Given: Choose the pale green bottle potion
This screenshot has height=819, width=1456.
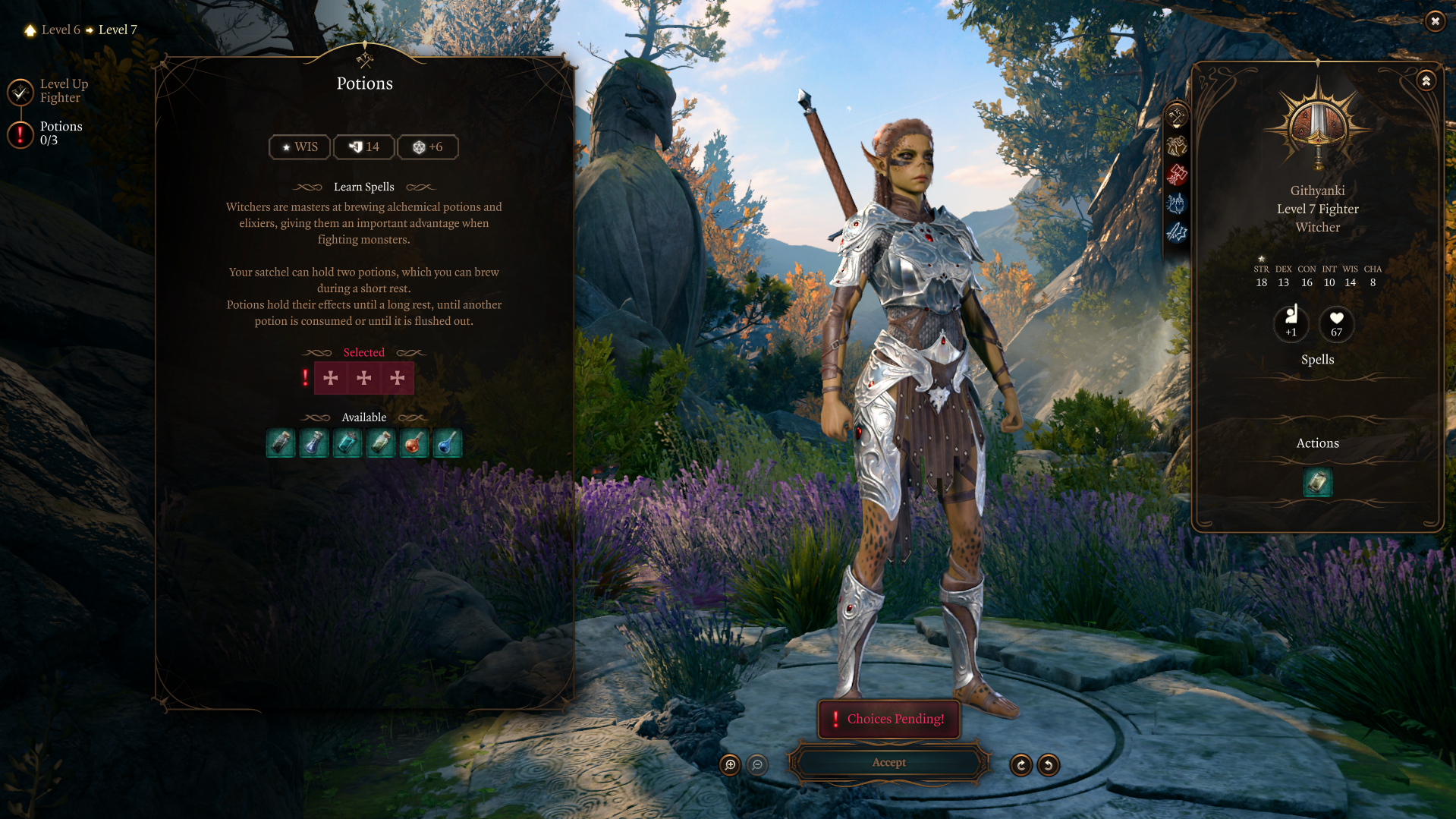Looking at the screenshot, I should [x=380, y=443].
